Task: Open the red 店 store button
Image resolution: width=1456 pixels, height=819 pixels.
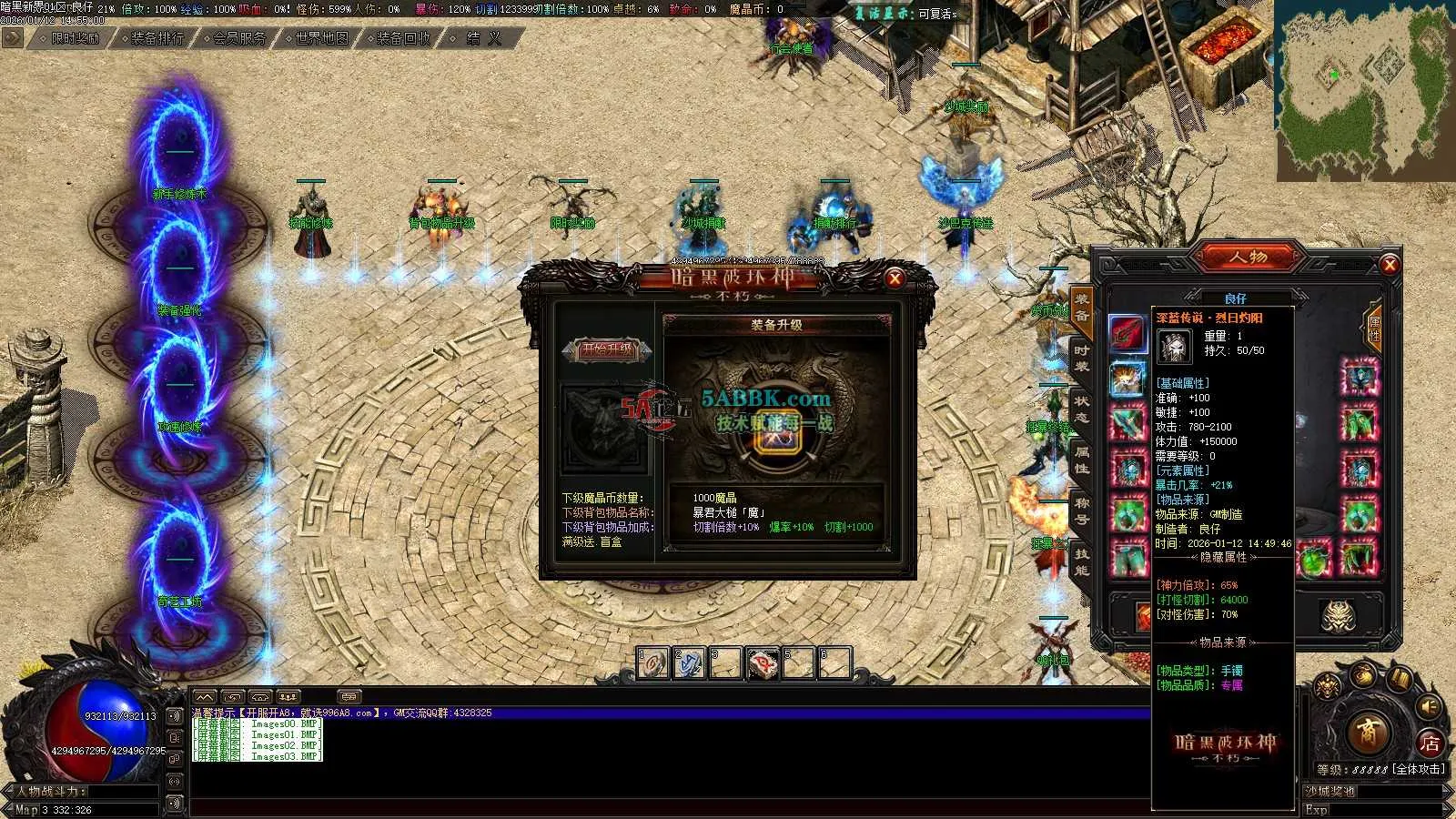Action: pyautogui.click(x=1431, y=743)
